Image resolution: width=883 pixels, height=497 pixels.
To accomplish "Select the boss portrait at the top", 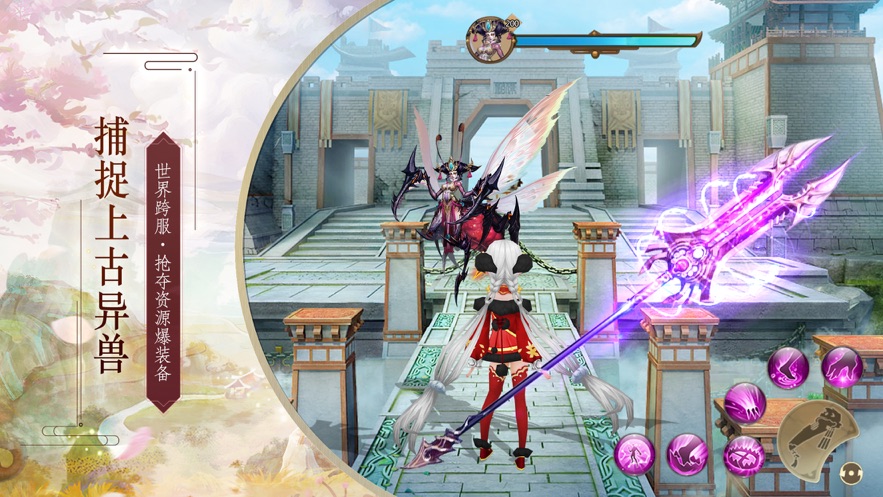I will point(486,39).
